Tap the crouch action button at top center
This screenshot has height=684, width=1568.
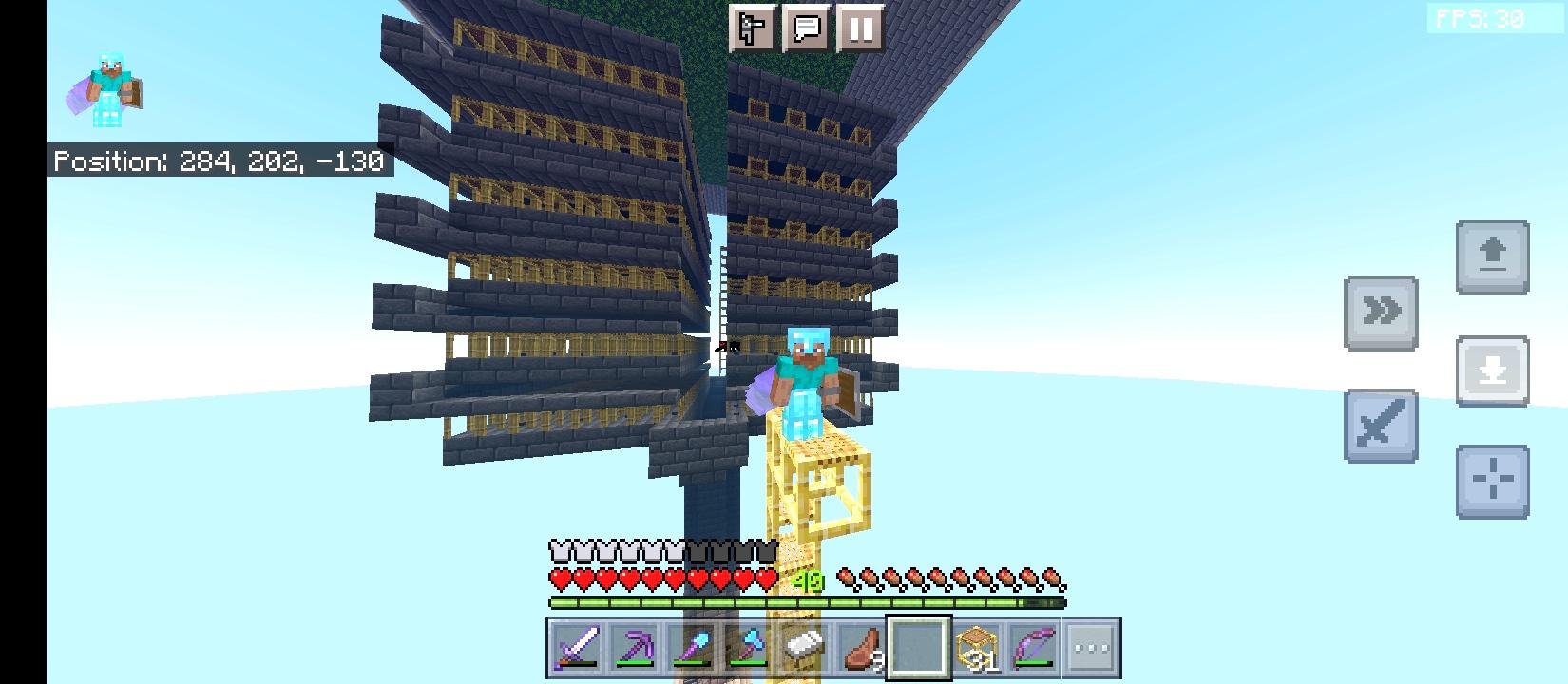point(752,28)
